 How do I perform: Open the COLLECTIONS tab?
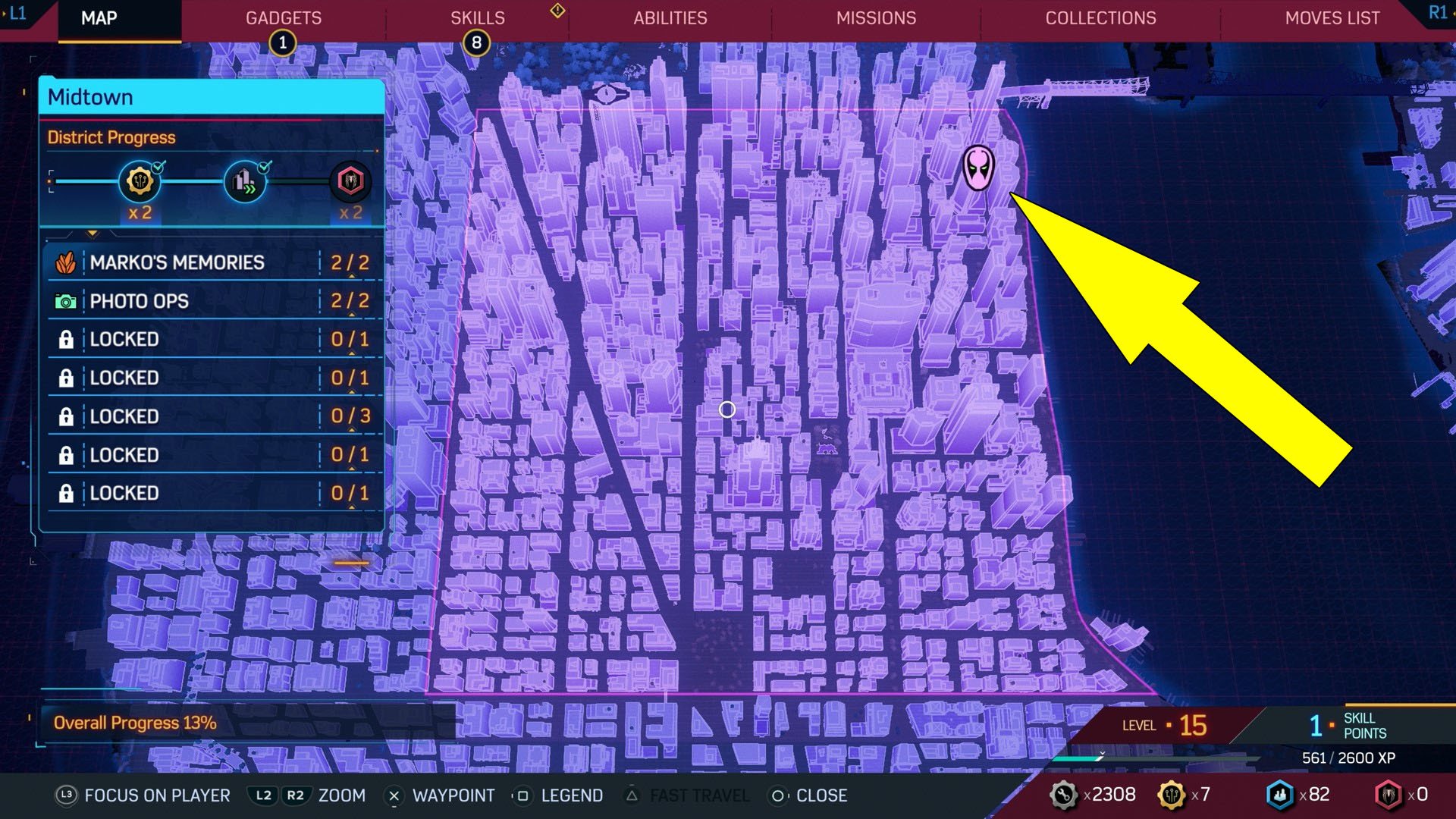click(x=1100, y=18)
